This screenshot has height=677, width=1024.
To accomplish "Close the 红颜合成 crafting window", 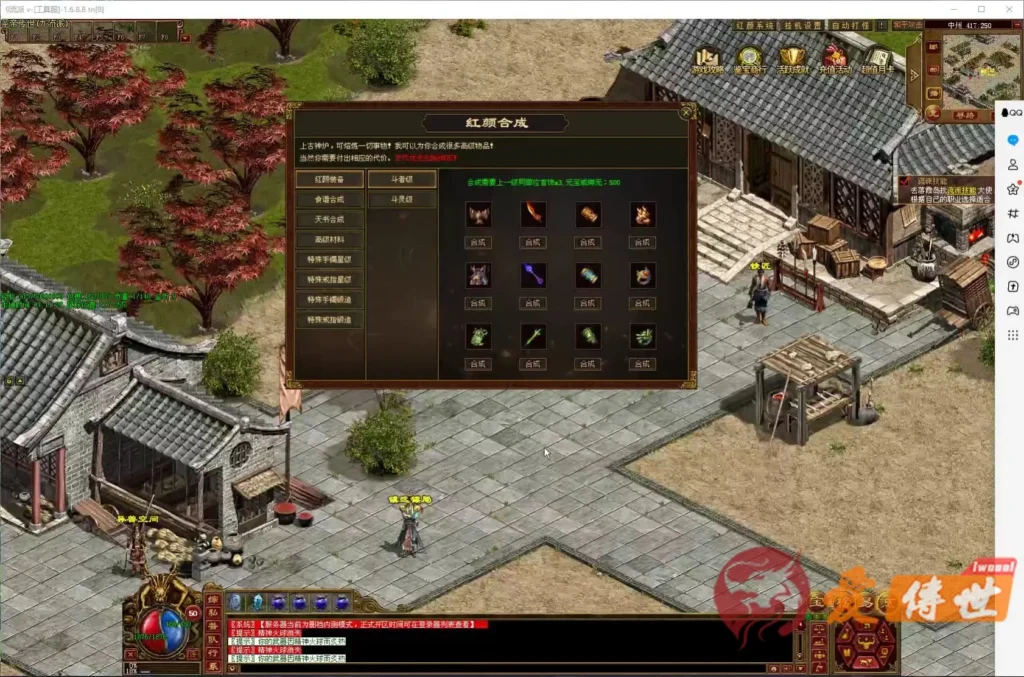I will 686,112.
